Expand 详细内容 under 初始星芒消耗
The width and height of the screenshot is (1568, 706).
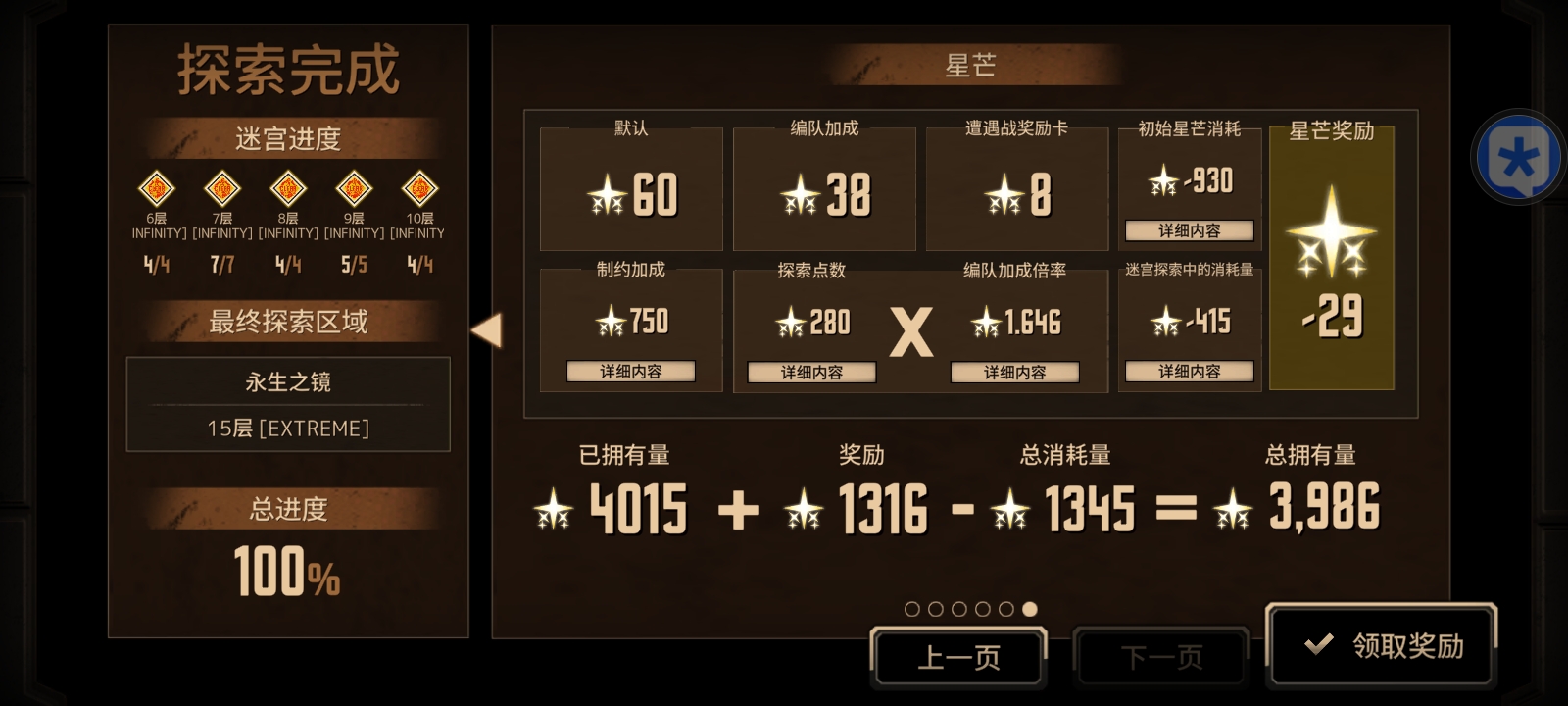coord(1190,231)
